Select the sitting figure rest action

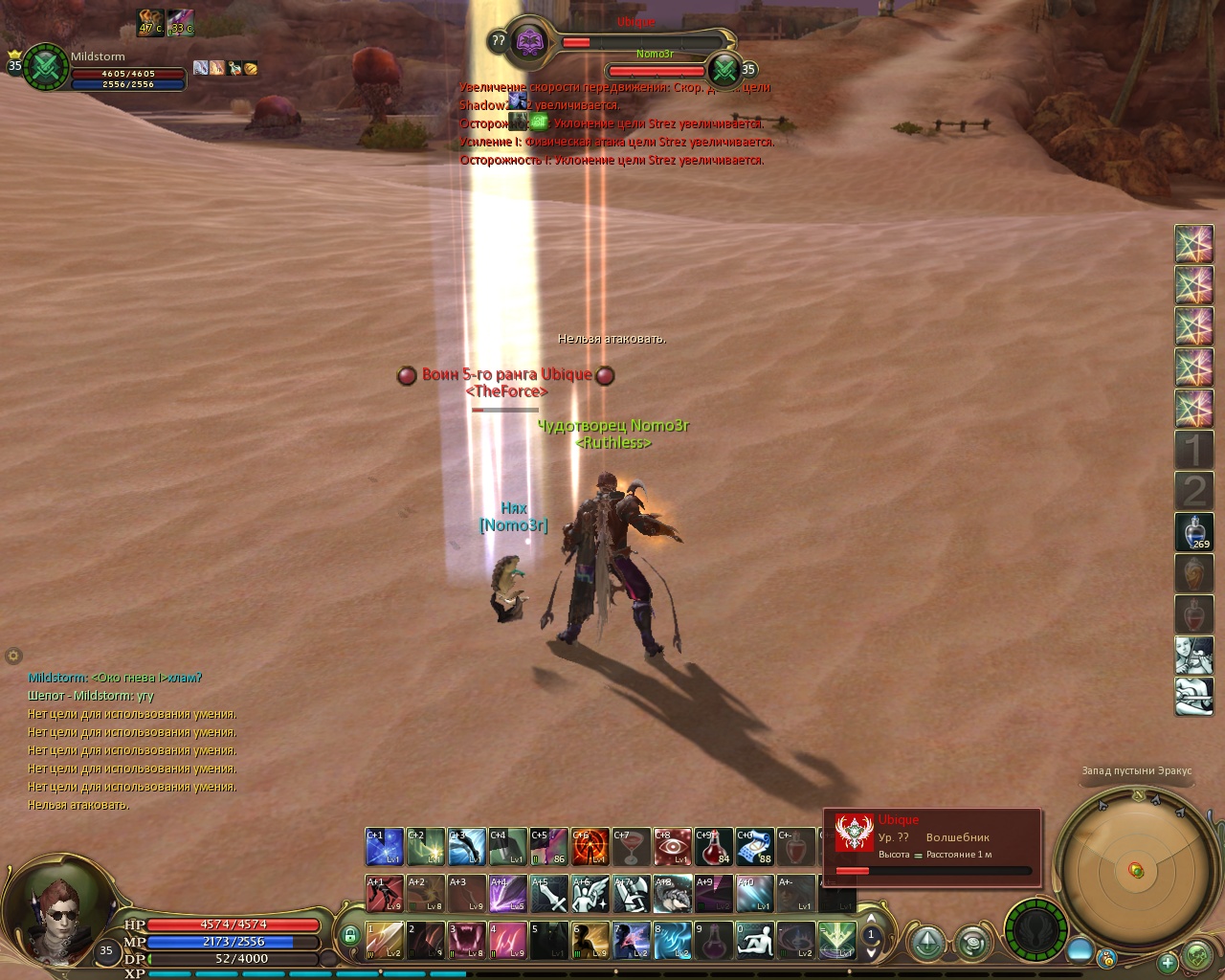tap(755, 941)
